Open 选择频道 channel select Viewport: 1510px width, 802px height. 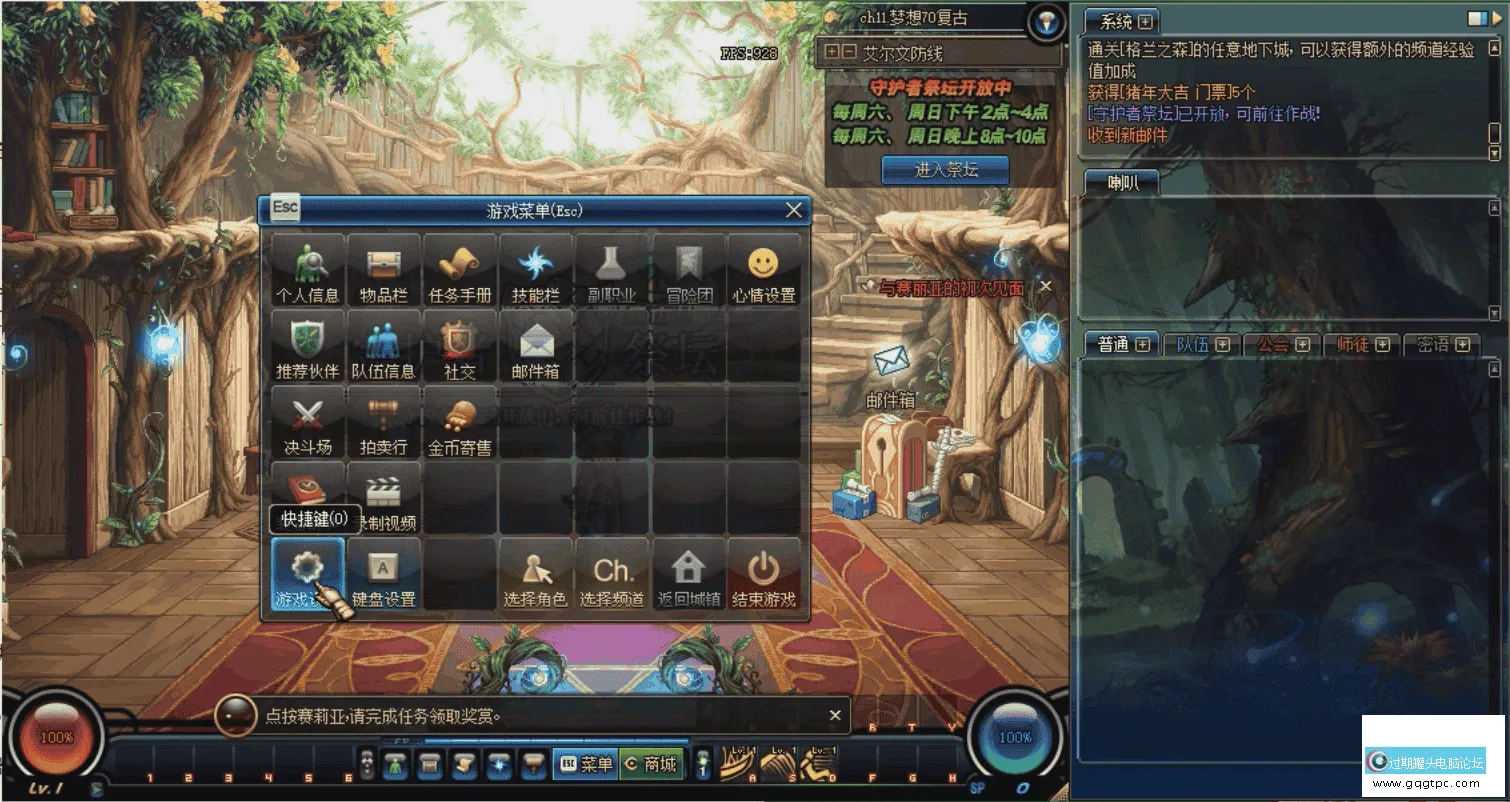point(612,575)
